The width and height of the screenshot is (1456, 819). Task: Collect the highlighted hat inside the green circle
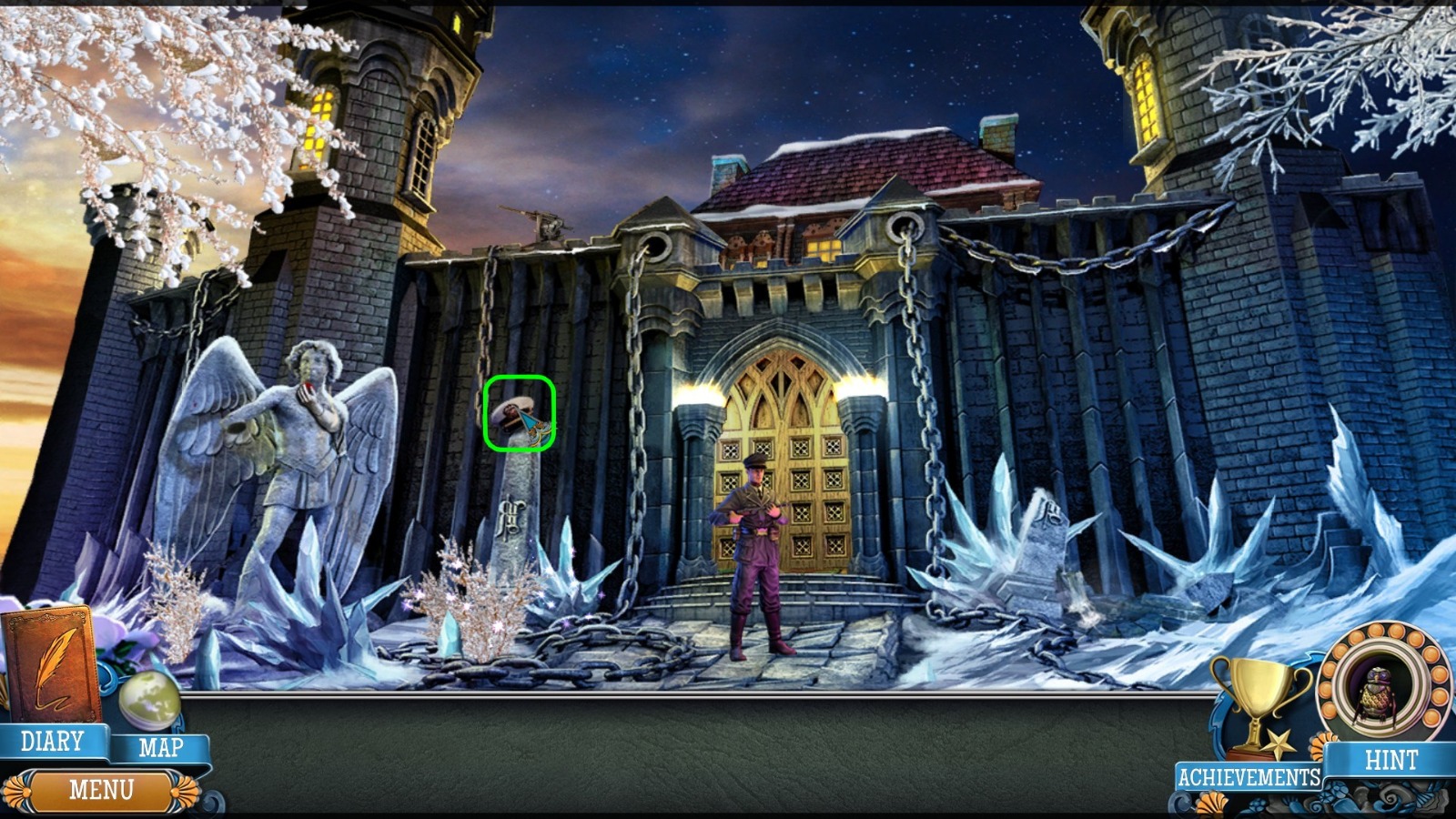pos(521,416)
